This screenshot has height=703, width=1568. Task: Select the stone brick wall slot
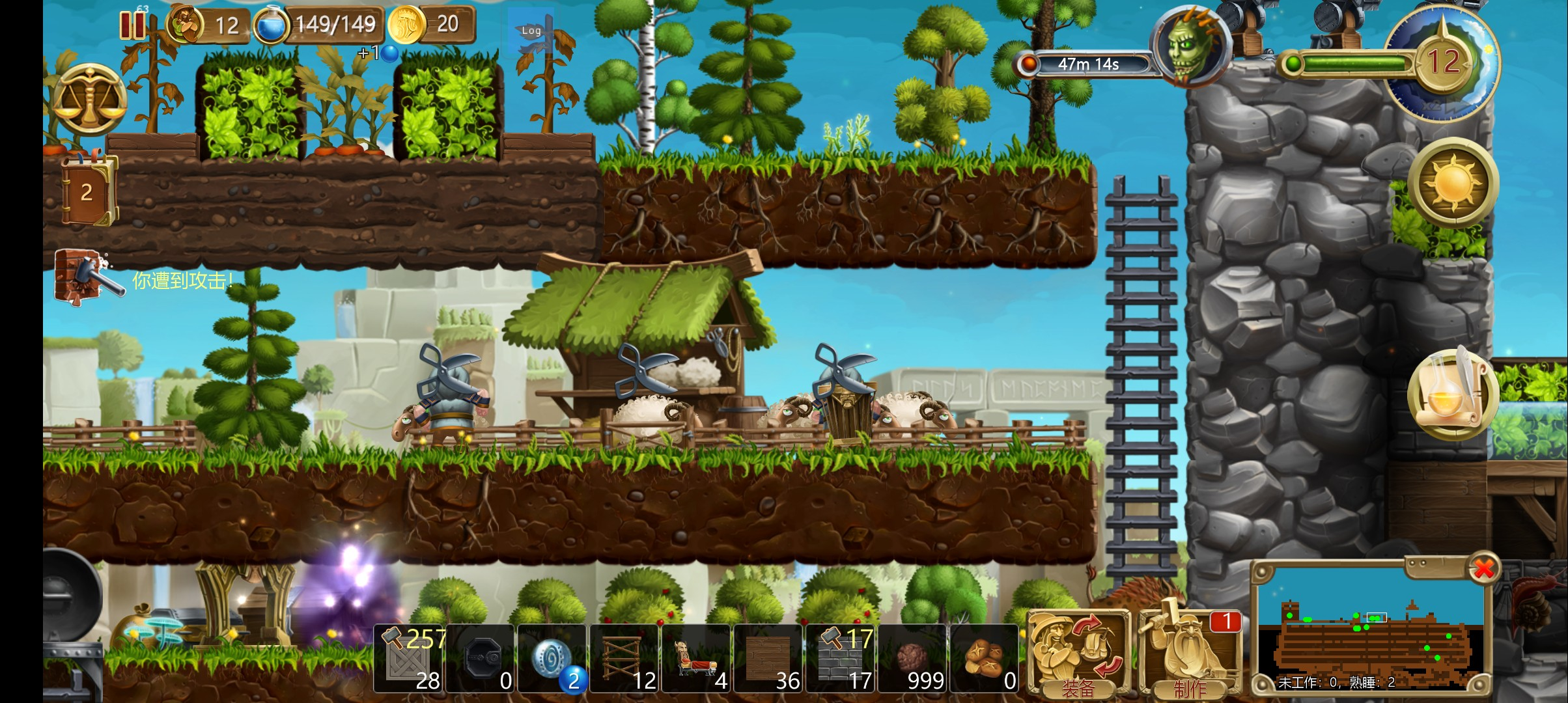pyautogui.click(x=841, y=659)
